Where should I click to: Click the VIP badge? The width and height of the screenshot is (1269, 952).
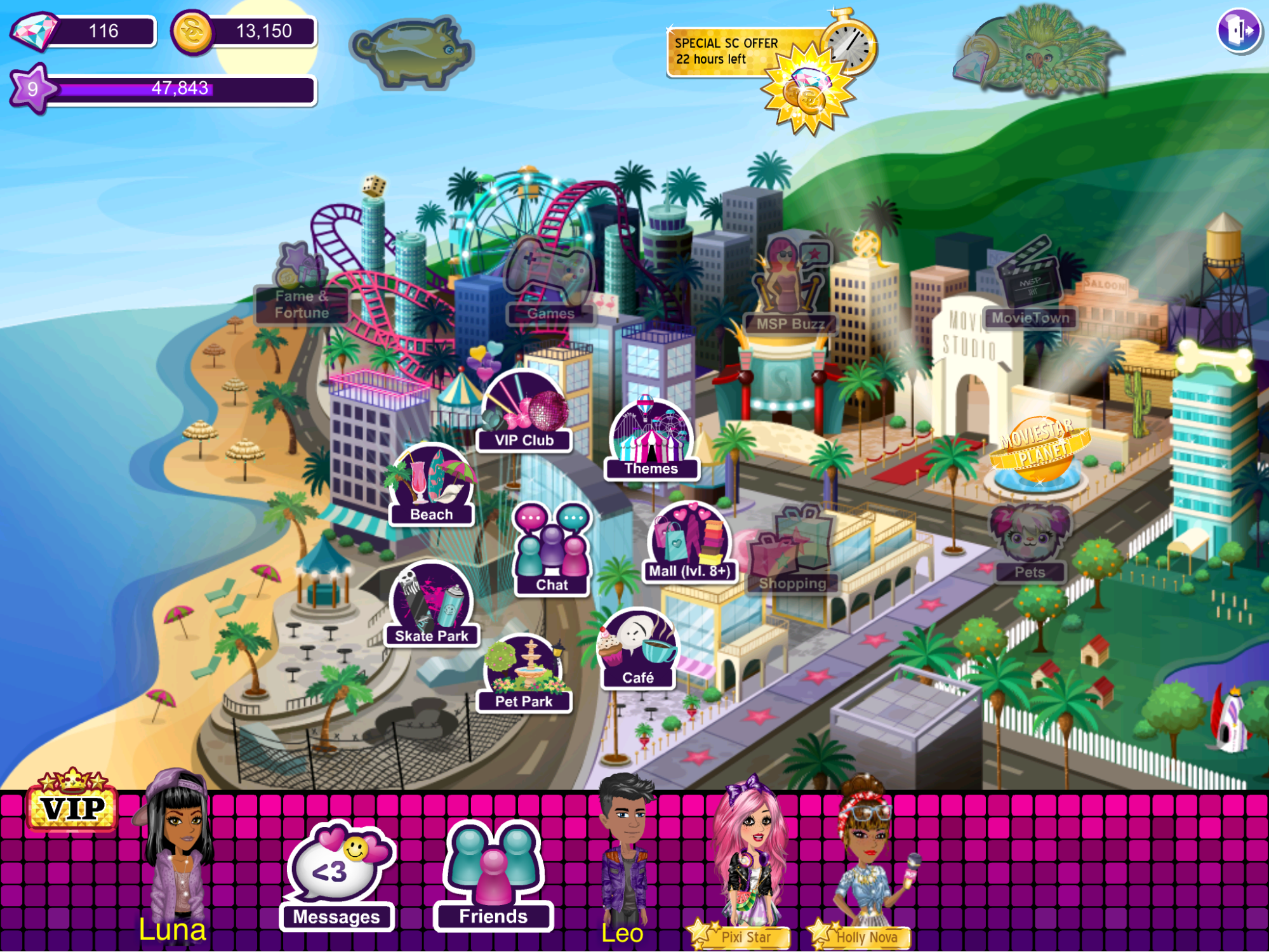point(72,802)
